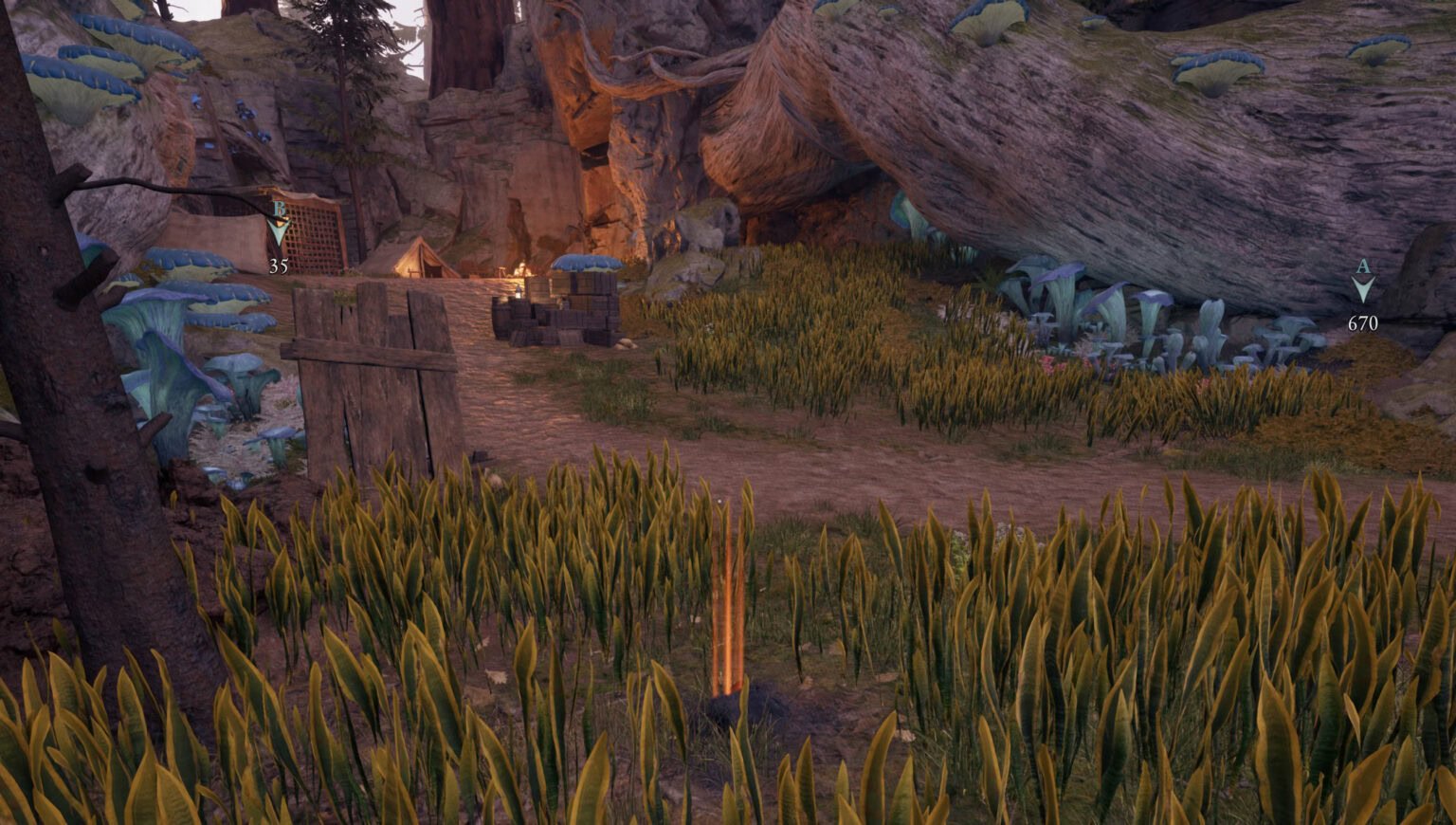1456x825 pixels.
Task: Click the wooden lattice gate beside marker B
Action: (316, 240)
